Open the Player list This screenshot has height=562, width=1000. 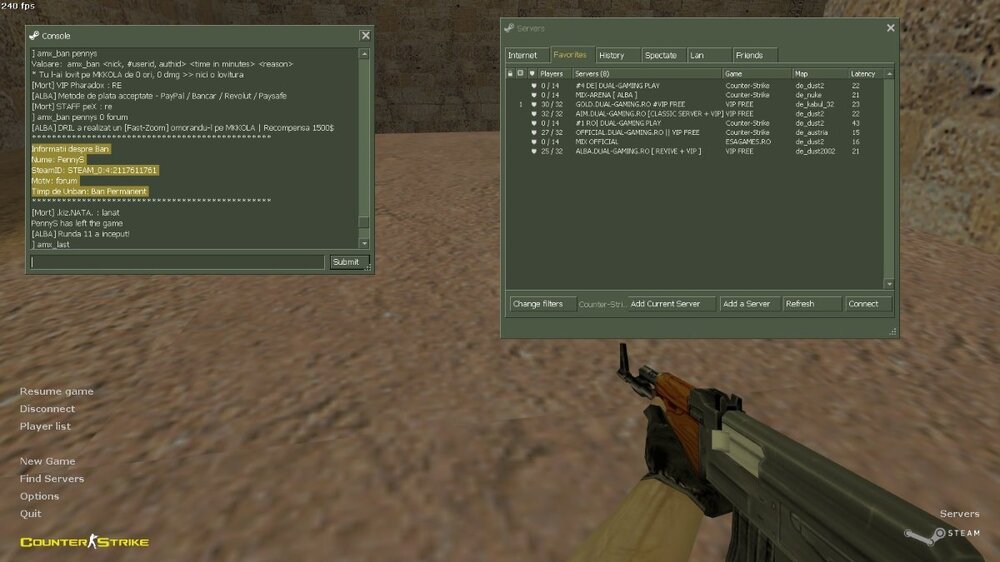click(45, 426)
